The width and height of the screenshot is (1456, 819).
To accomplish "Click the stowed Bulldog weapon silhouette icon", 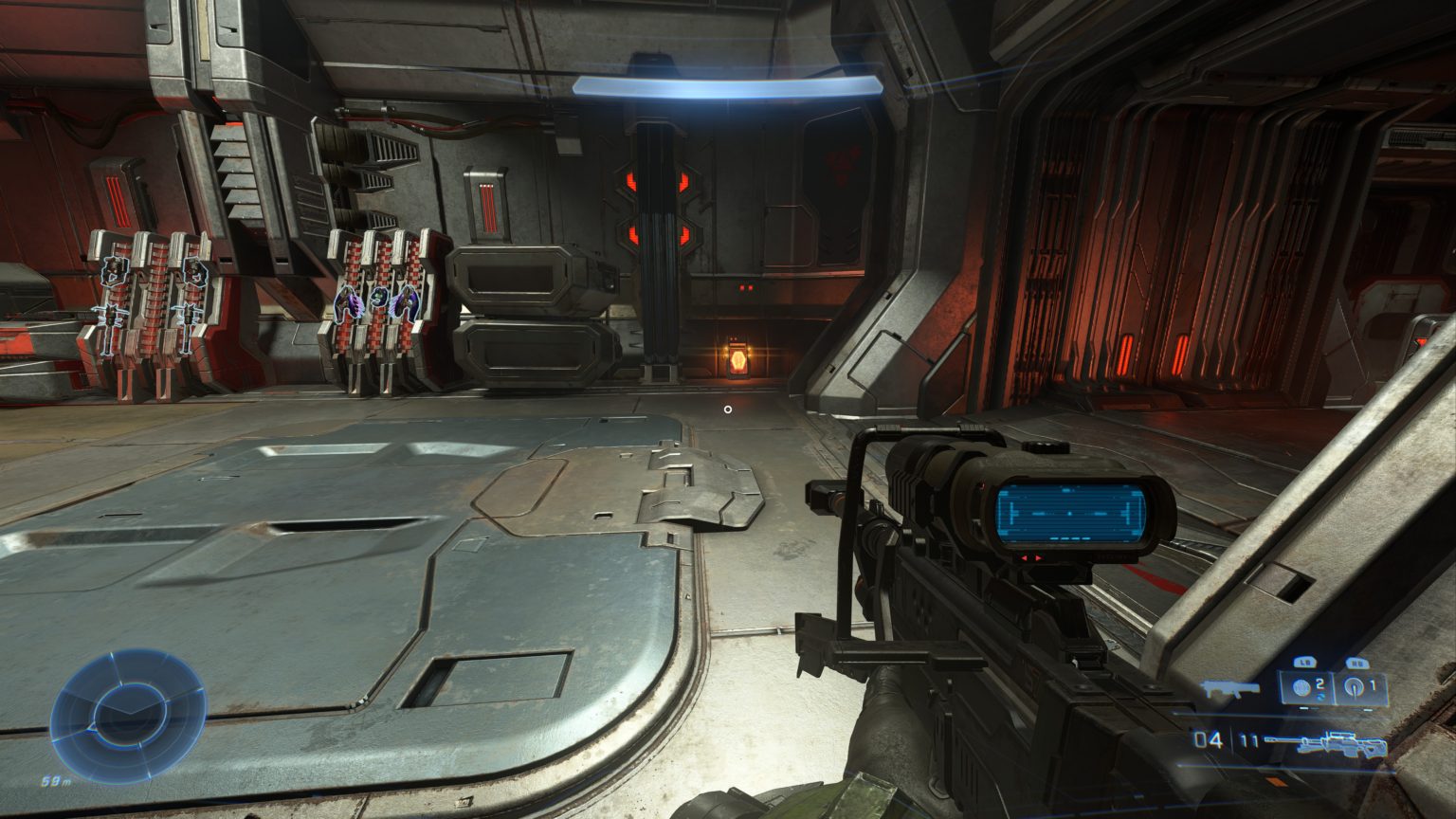I will [1229, 687].
